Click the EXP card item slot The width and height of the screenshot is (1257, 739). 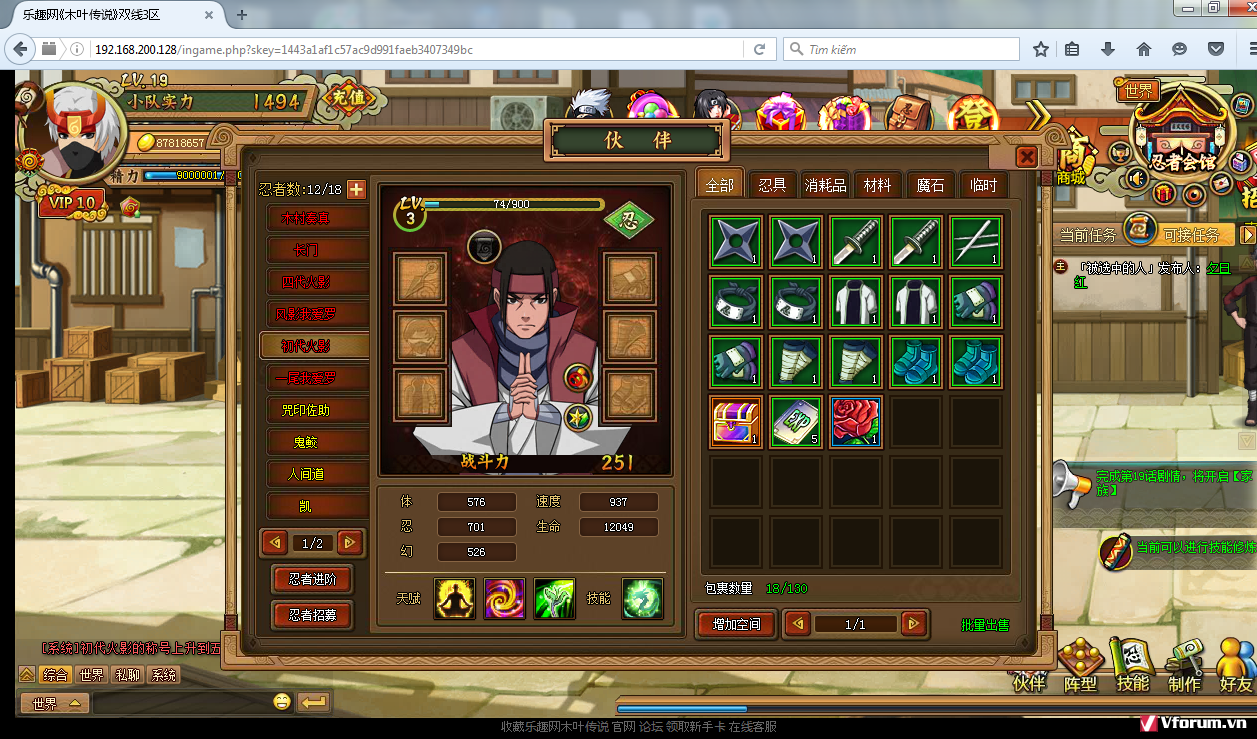click(x=796, y=421)
